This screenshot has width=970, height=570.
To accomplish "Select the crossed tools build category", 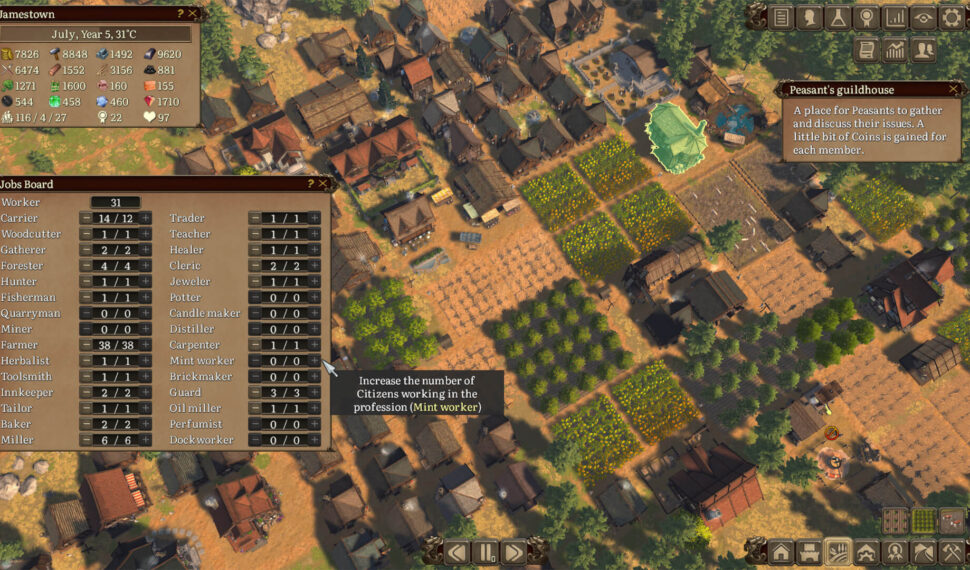I will point(951,552).
